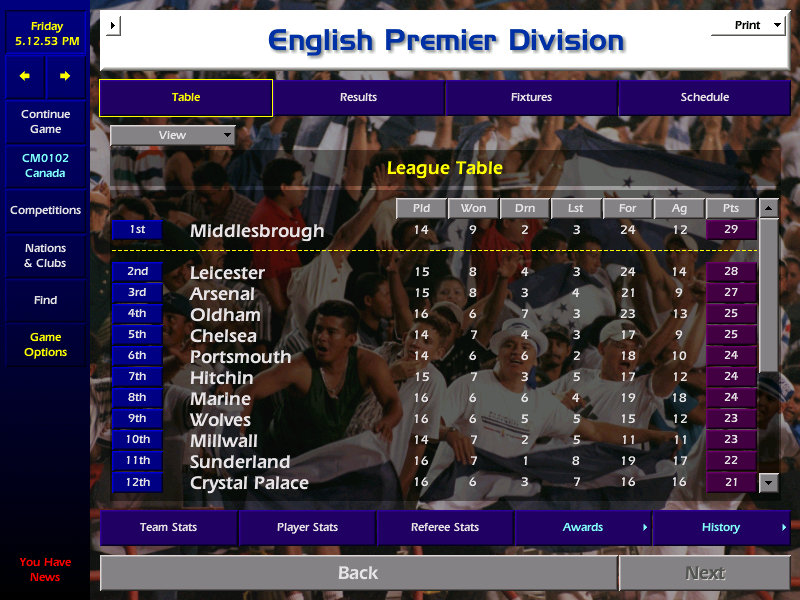Open Competitions from the sidebar
This screenshot has width=800, height=600.
click(x=45, y=210)
